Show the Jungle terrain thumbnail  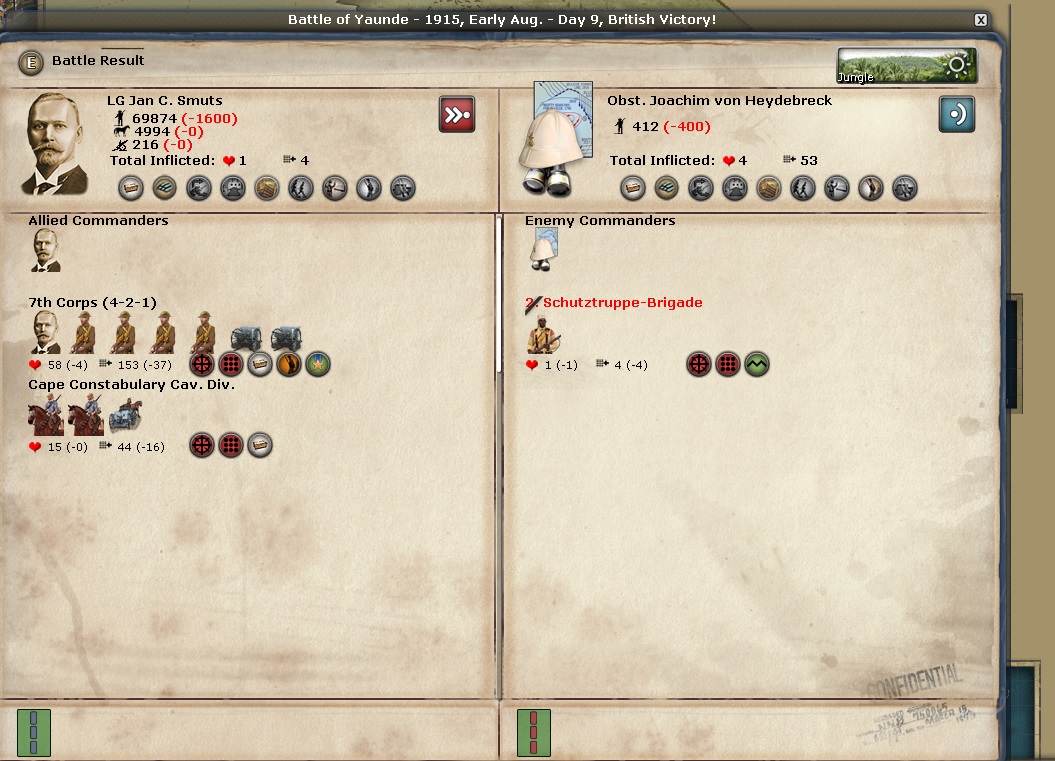pyautogui.click(x=907, y=66)
